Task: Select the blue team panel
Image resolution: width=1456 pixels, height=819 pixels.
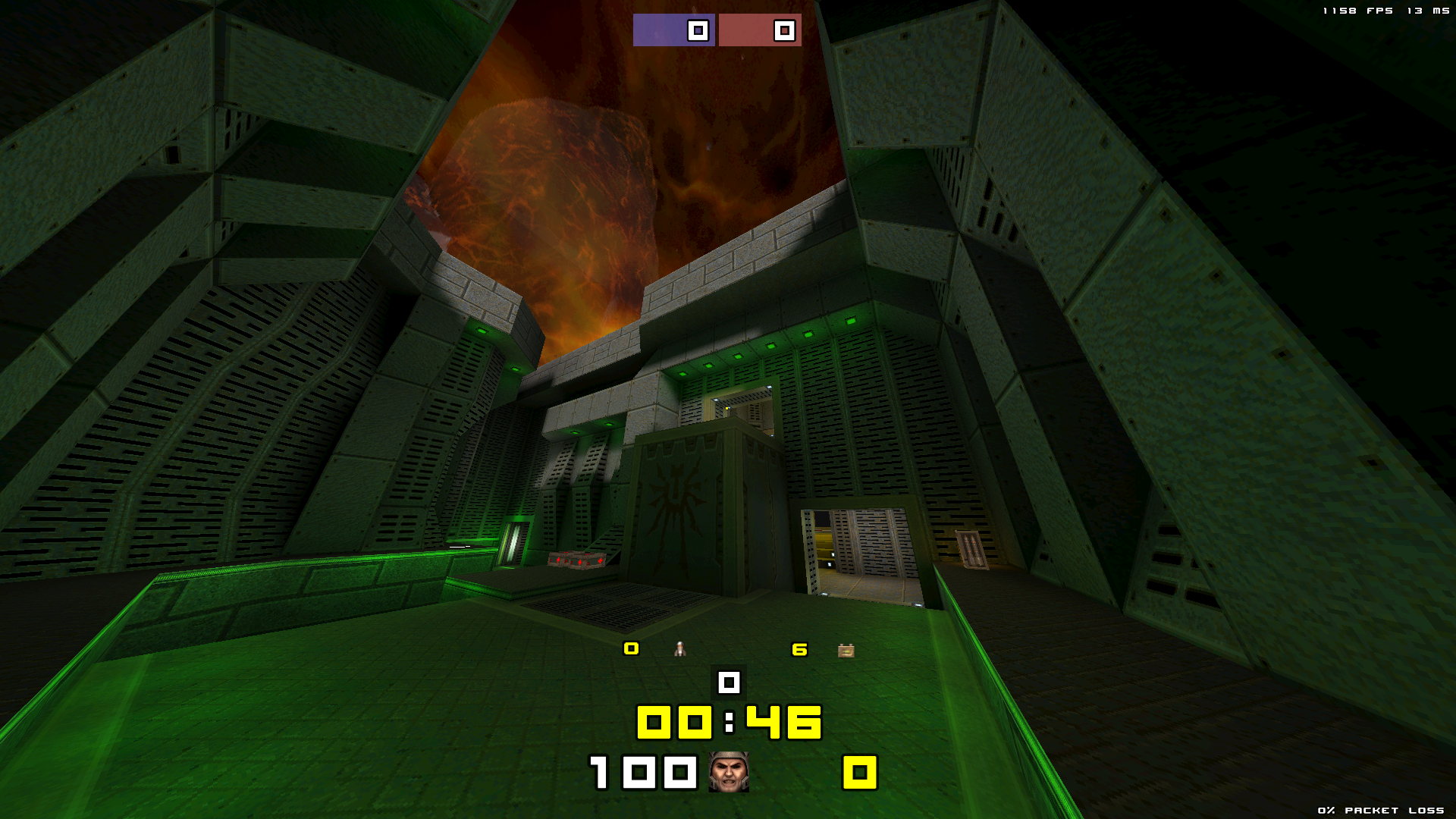Action: (x=673, y=30)
